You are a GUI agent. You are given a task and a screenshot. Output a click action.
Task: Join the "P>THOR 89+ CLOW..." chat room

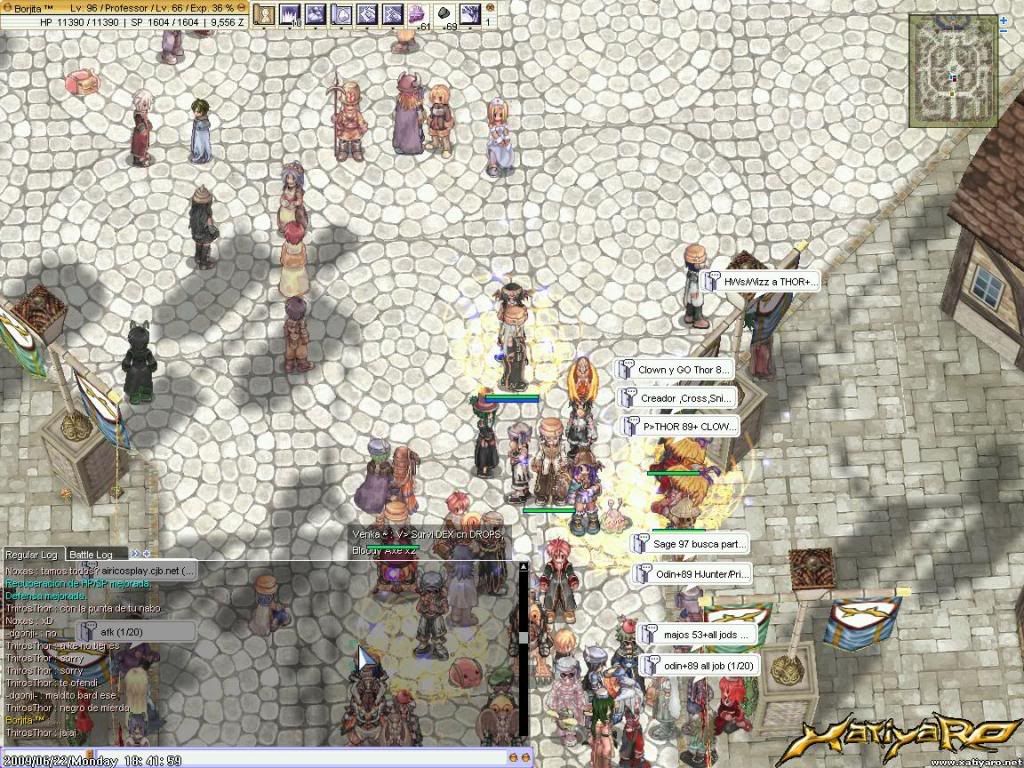(x=675, y=426)
